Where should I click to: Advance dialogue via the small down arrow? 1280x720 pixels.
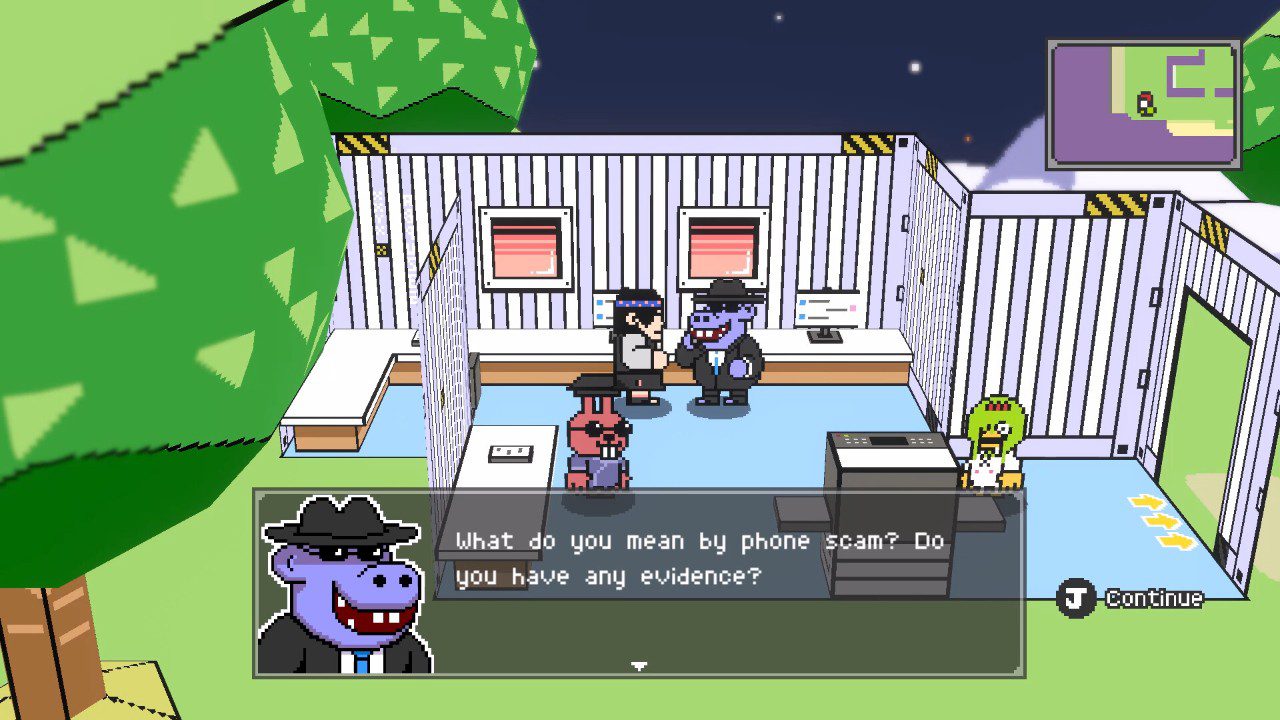coord(639,665)
